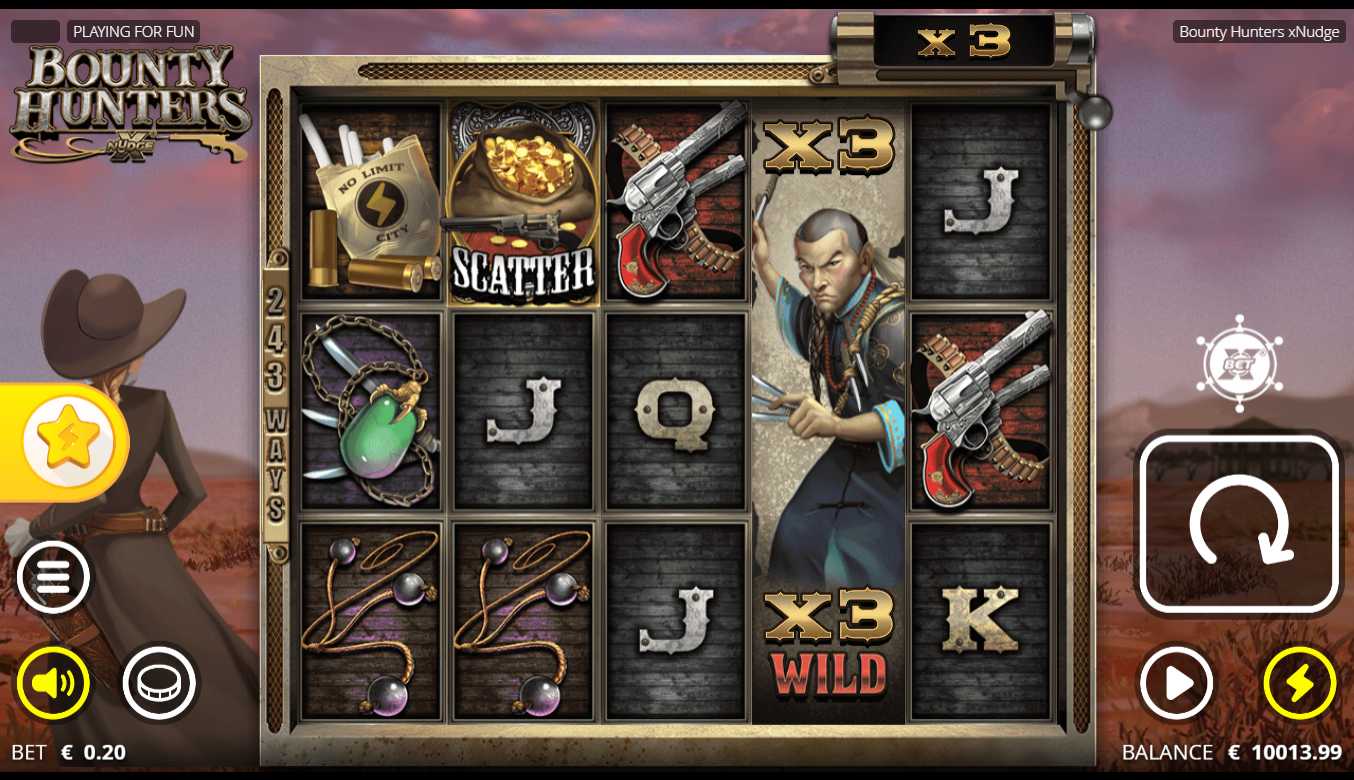Toggle turbo mode with the lightning bolt button
The height and width of the screenshot is (780, 1354).
[x=1299, y=684]
